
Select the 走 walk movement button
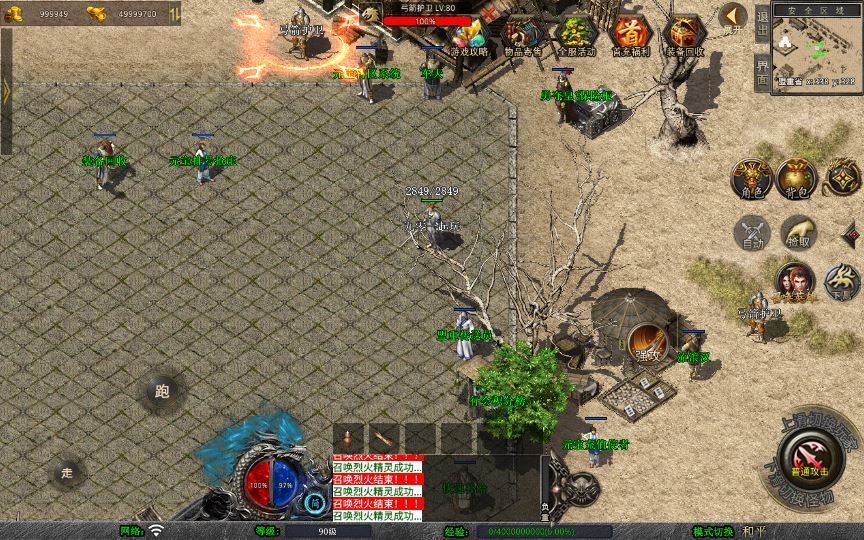pyautogui.click(x=68, y=471)
